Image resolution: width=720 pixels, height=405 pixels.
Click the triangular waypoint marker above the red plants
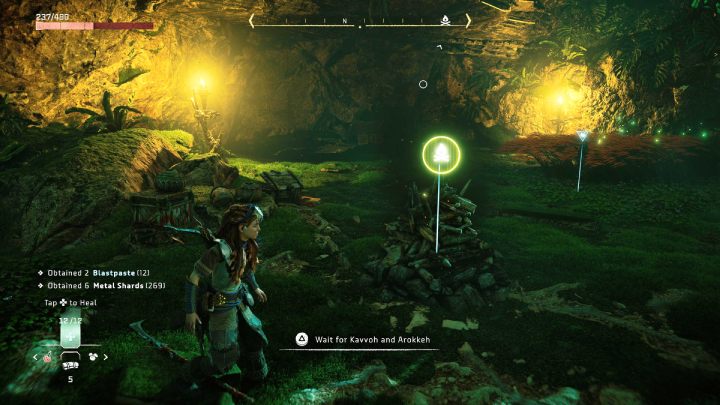[x=582, y=136]
